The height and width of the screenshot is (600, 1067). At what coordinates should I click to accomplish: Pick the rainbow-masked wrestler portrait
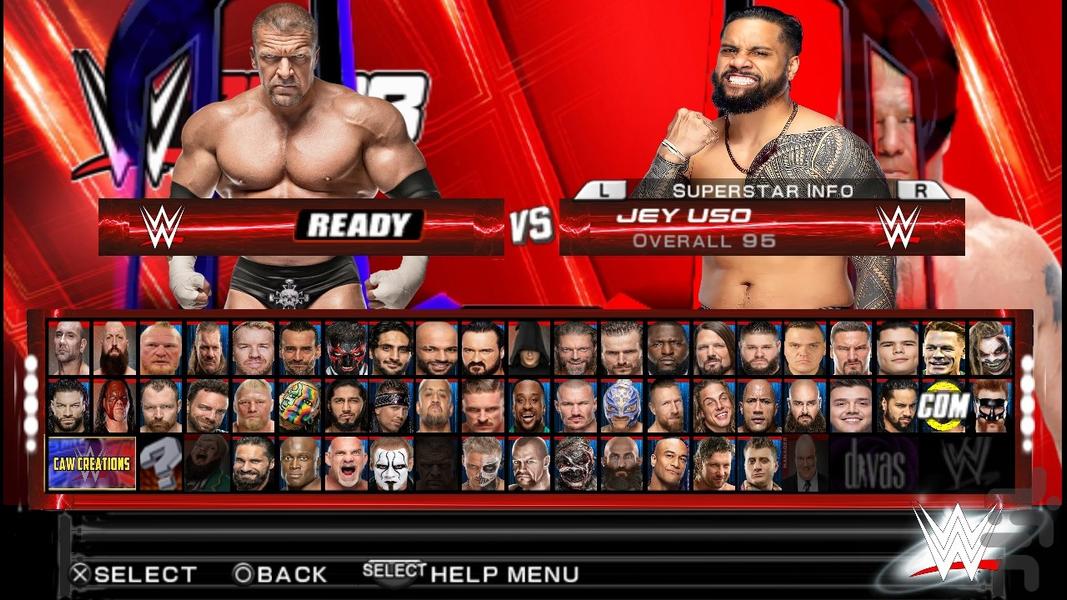pyautogui.click(x=298, y=405)
